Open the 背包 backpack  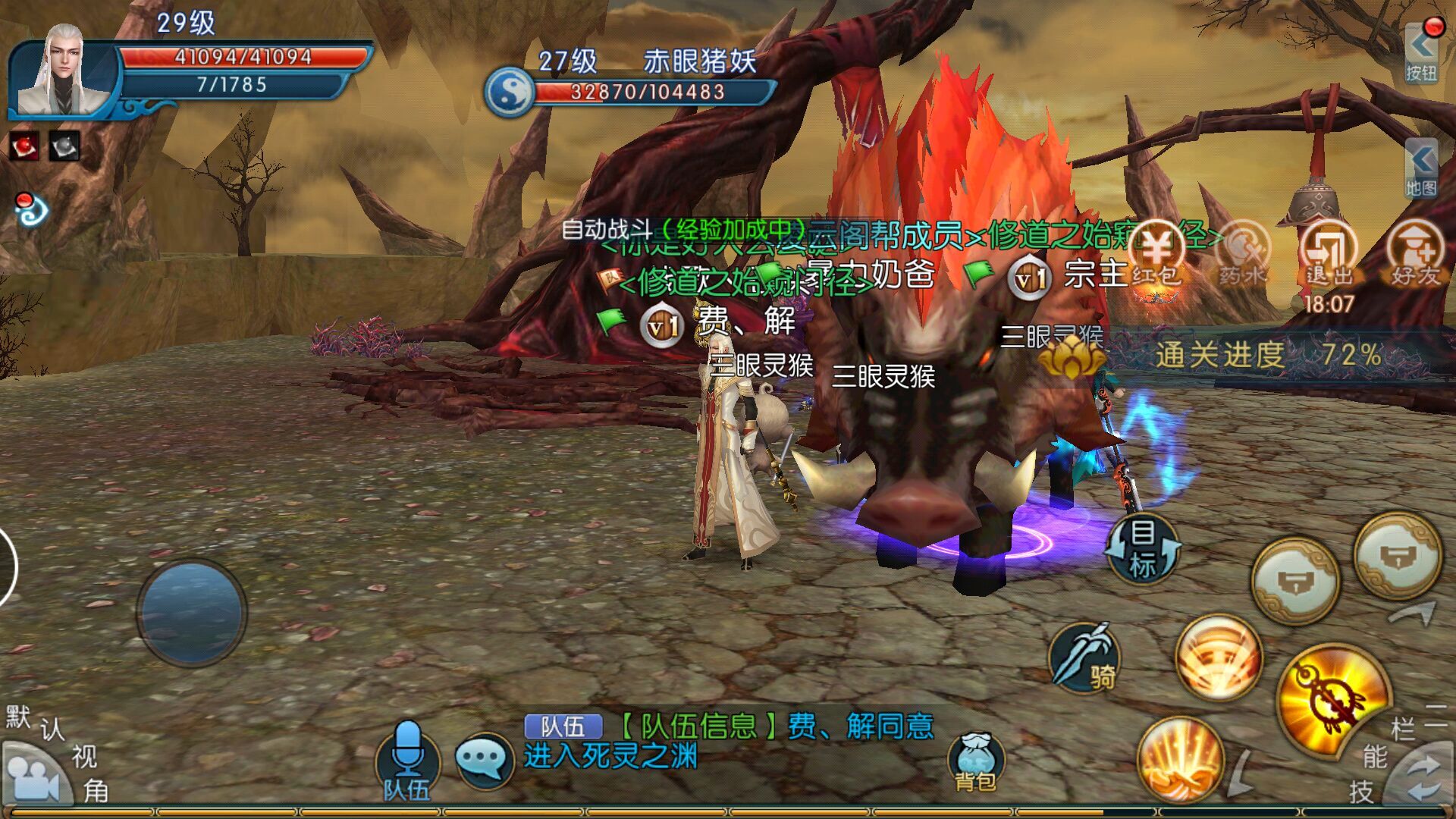975,762
